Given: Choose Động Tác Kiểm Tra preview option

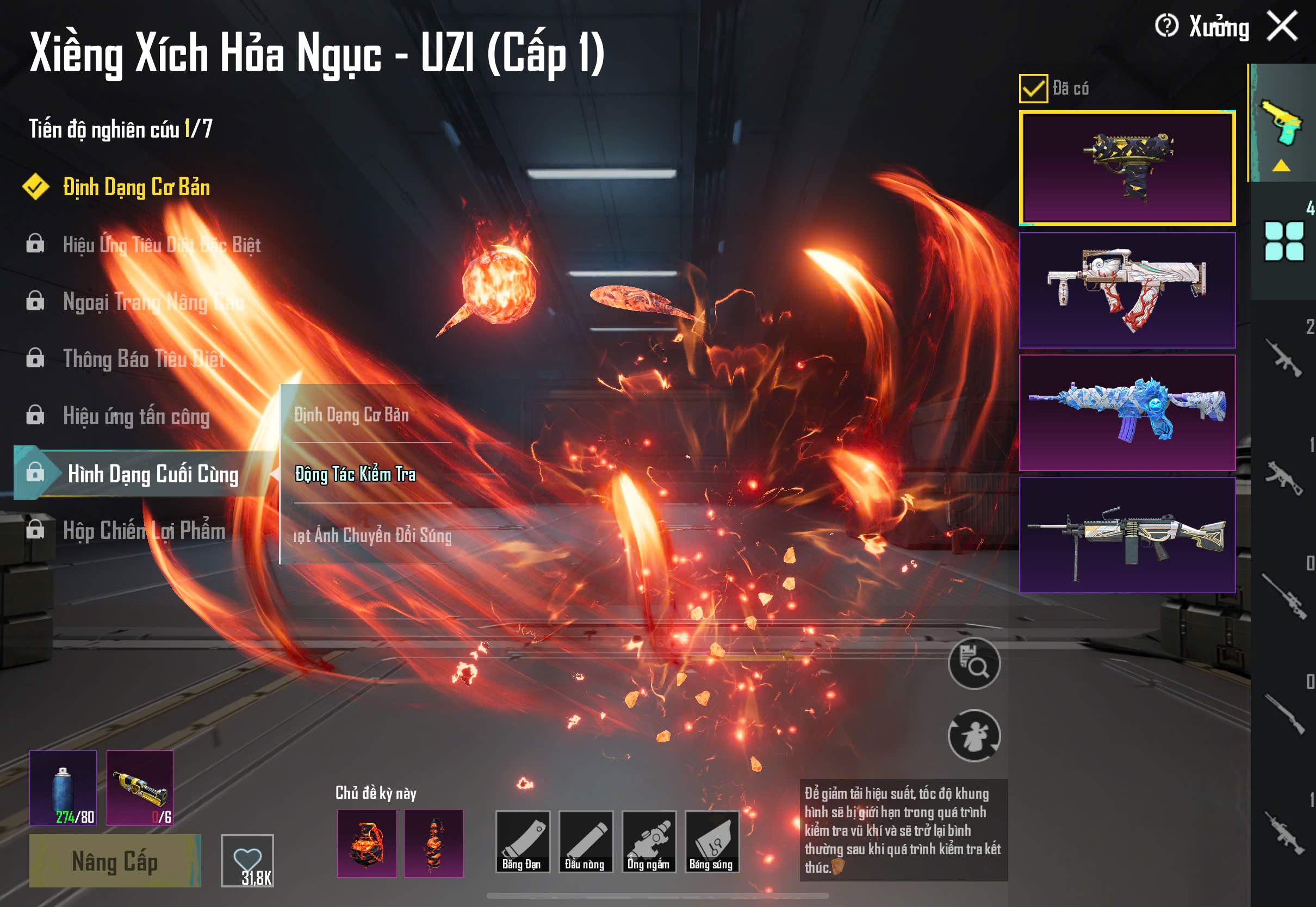Looking at the screenshot, I should point(355,475).
